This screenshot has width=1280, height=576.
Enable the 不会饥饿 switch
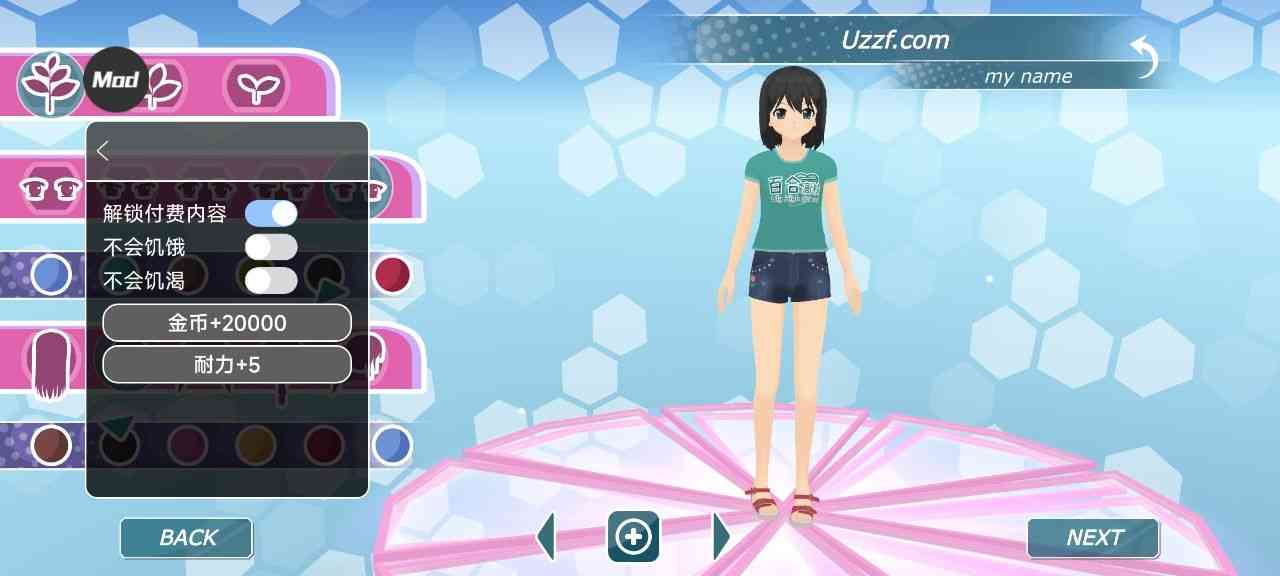tap(271, 247)
